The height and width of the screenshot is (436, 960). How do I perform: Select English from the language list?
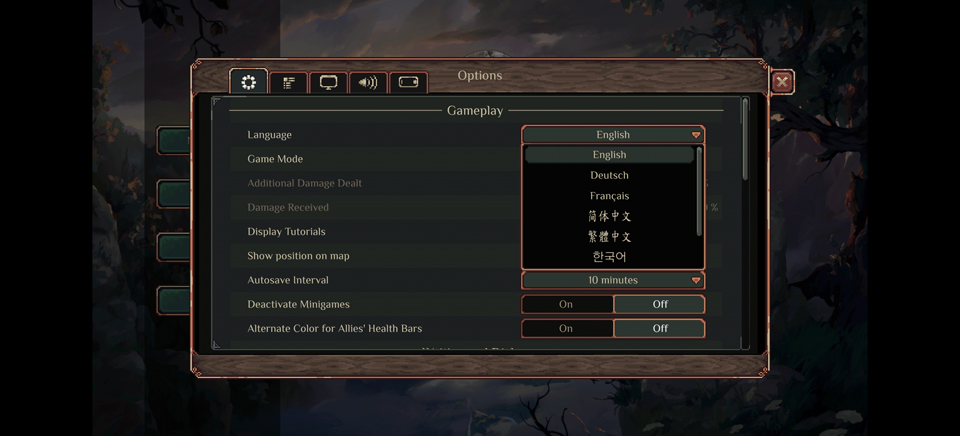pos(609,155)
